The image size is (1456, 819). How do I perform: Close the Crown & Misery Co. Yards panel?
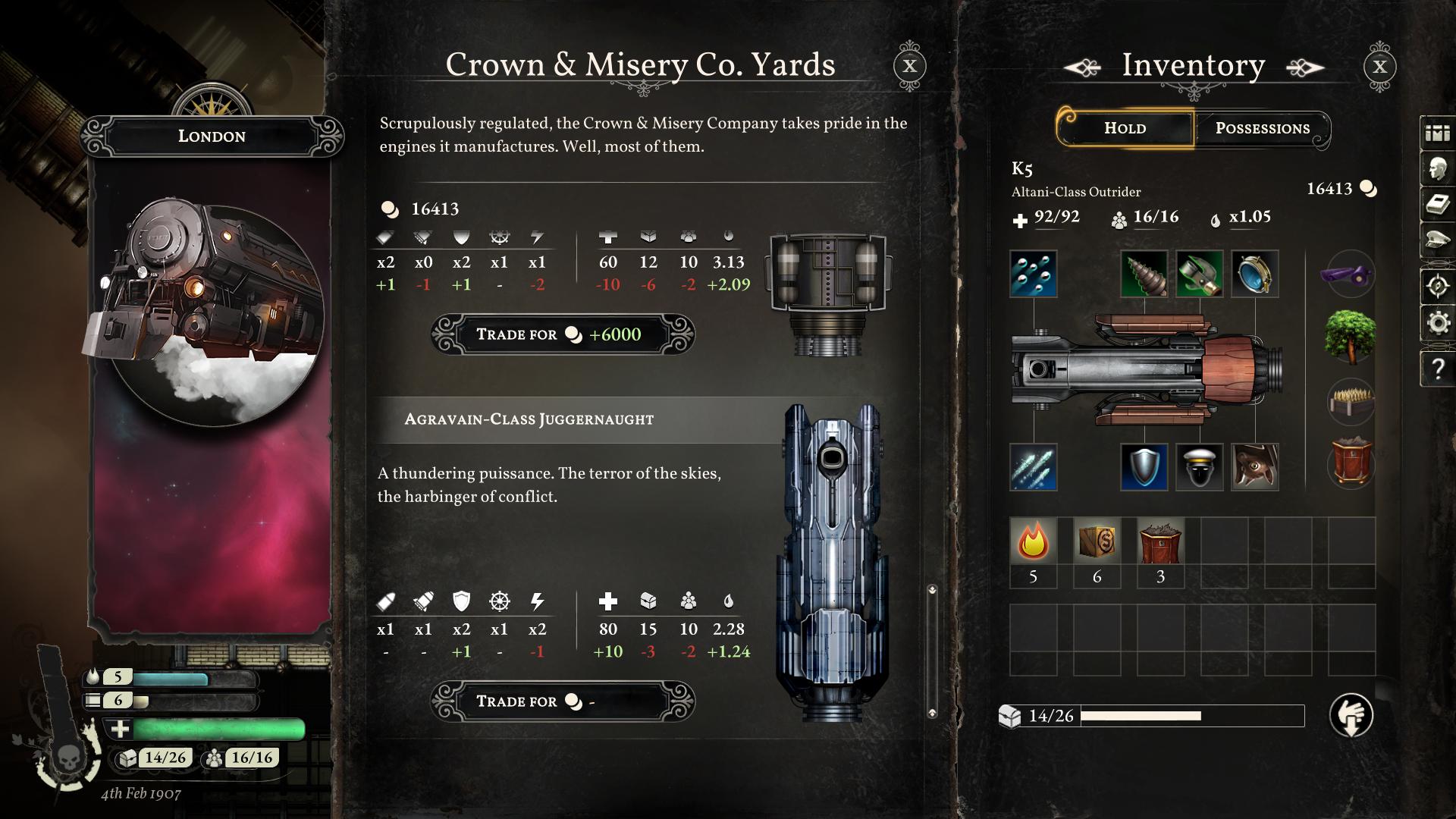[910, 66]
